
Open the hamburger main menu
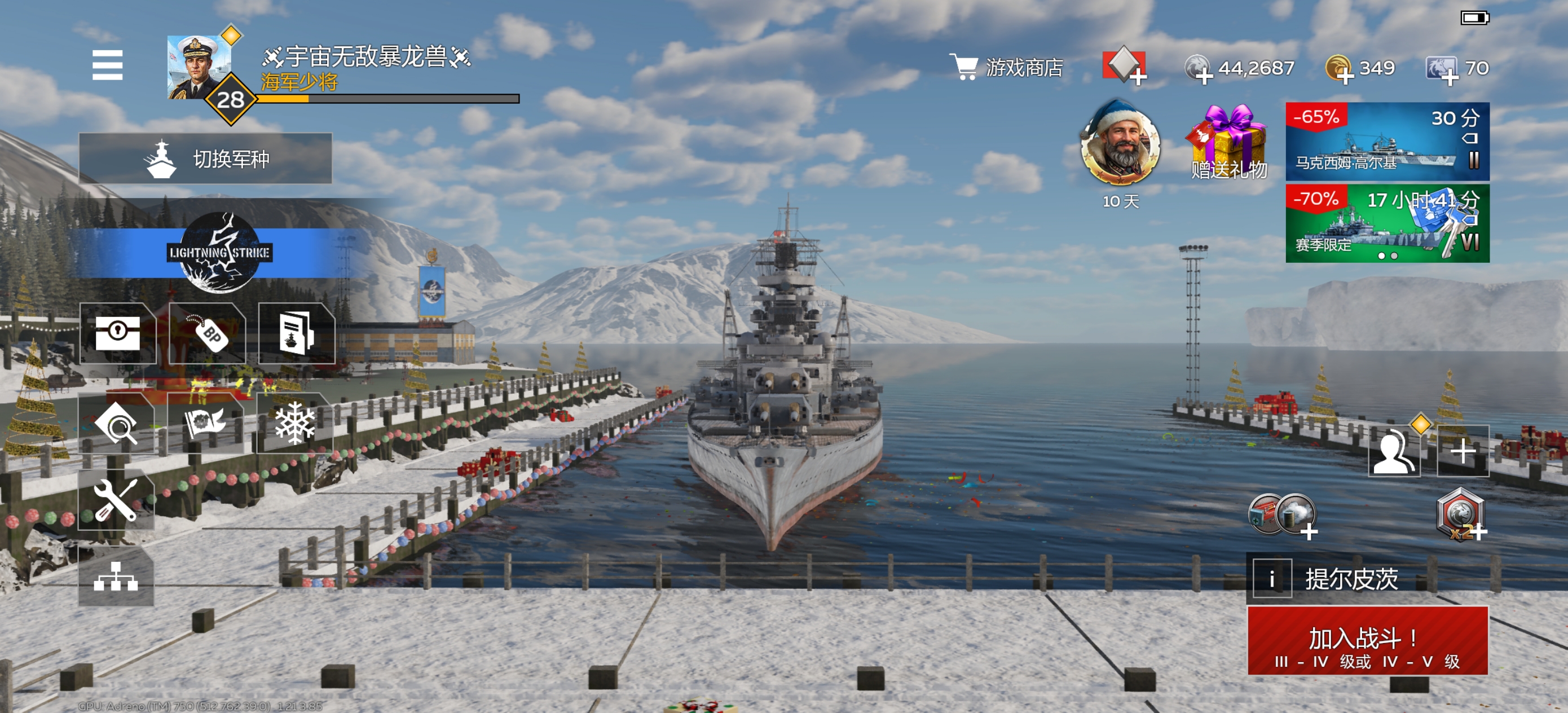[x=107, y=65]
